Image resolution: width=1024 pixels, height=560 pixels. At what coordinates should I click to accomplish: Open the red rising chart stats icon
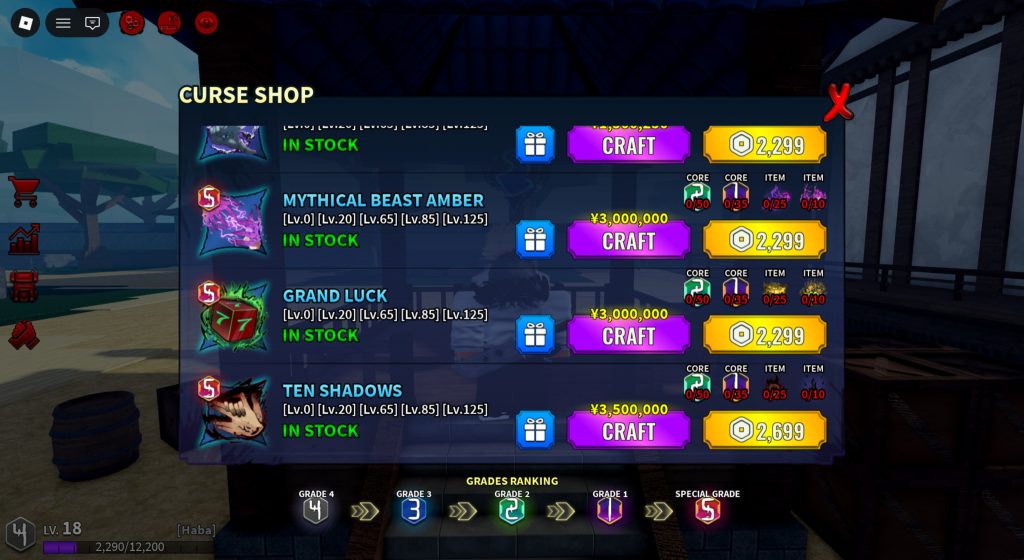(24, 239)
